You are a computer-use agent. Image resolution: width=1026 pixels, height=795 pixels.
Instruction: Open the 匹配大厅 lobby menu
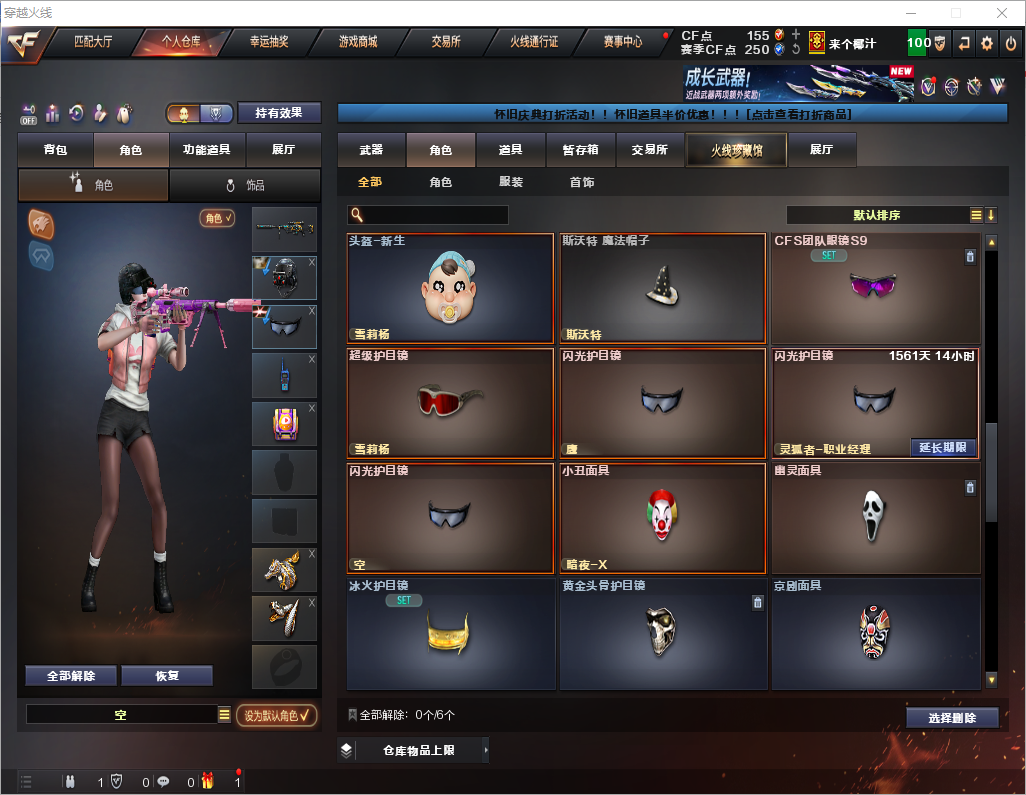[93, 42]
